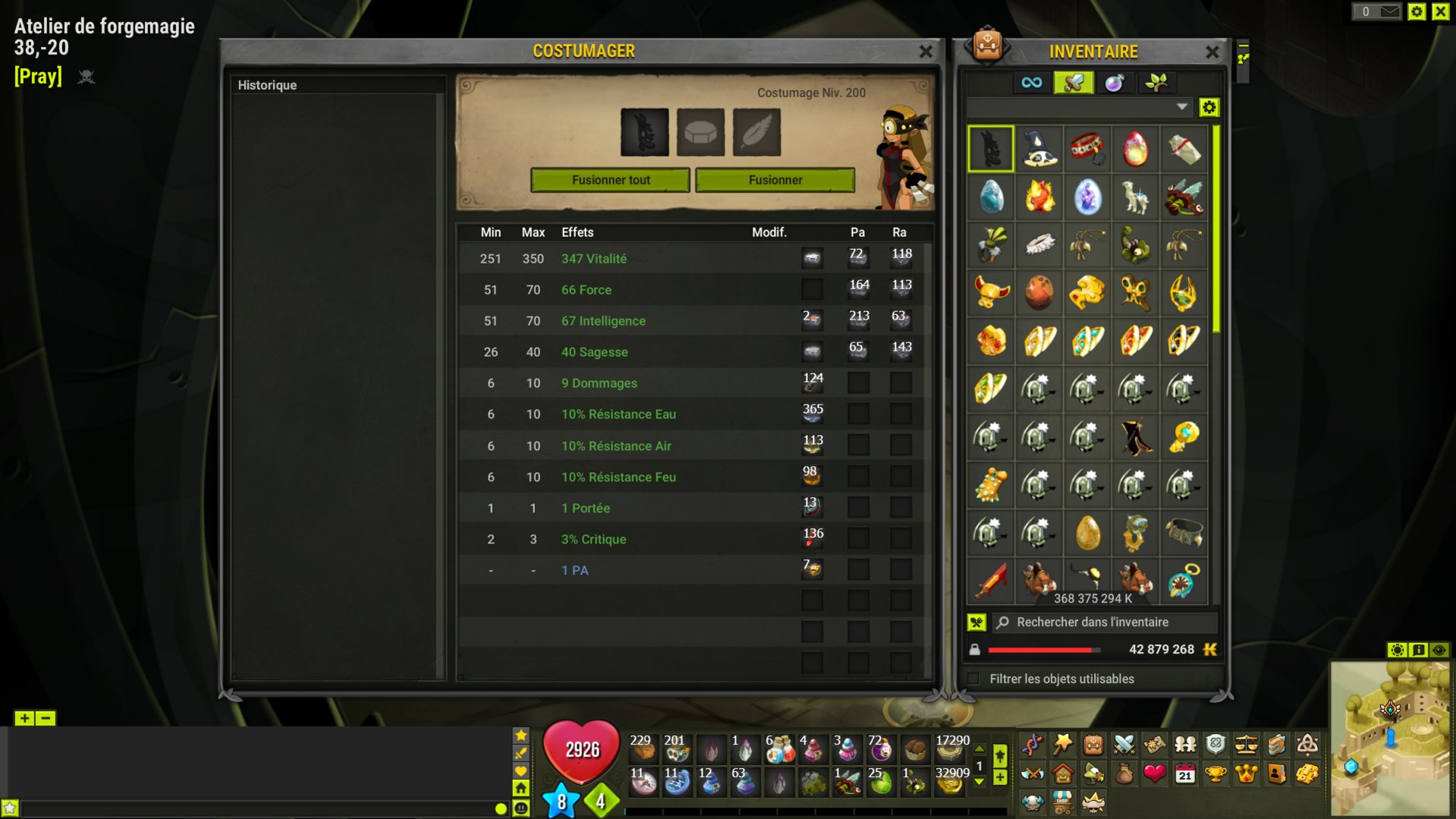Choose the red sword in inventory
Viewport: 1456px width, 819px height.
991,581
